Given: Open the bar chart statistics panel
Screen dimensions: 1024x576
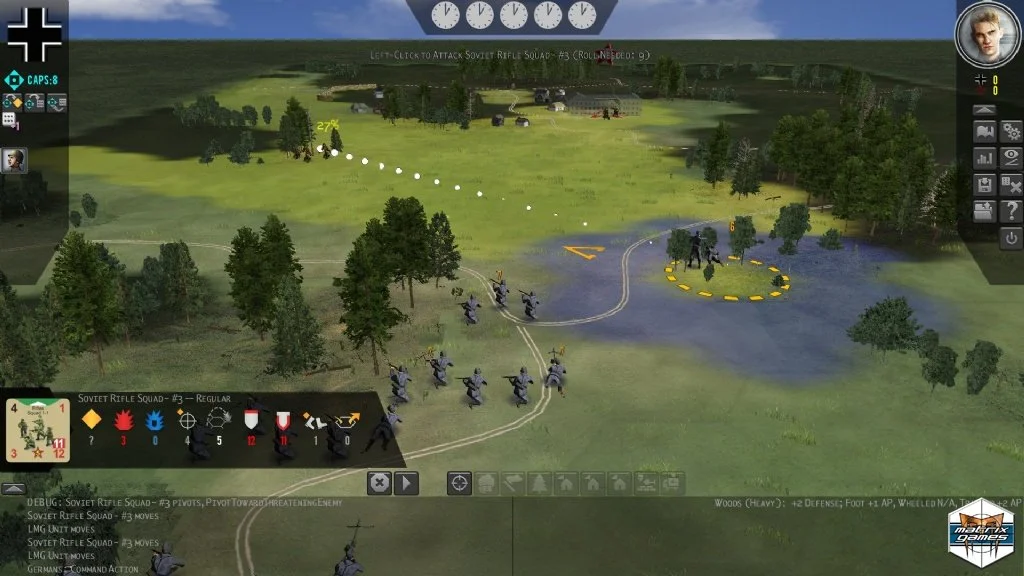Looking at the screenshot, I should point(984,158).
